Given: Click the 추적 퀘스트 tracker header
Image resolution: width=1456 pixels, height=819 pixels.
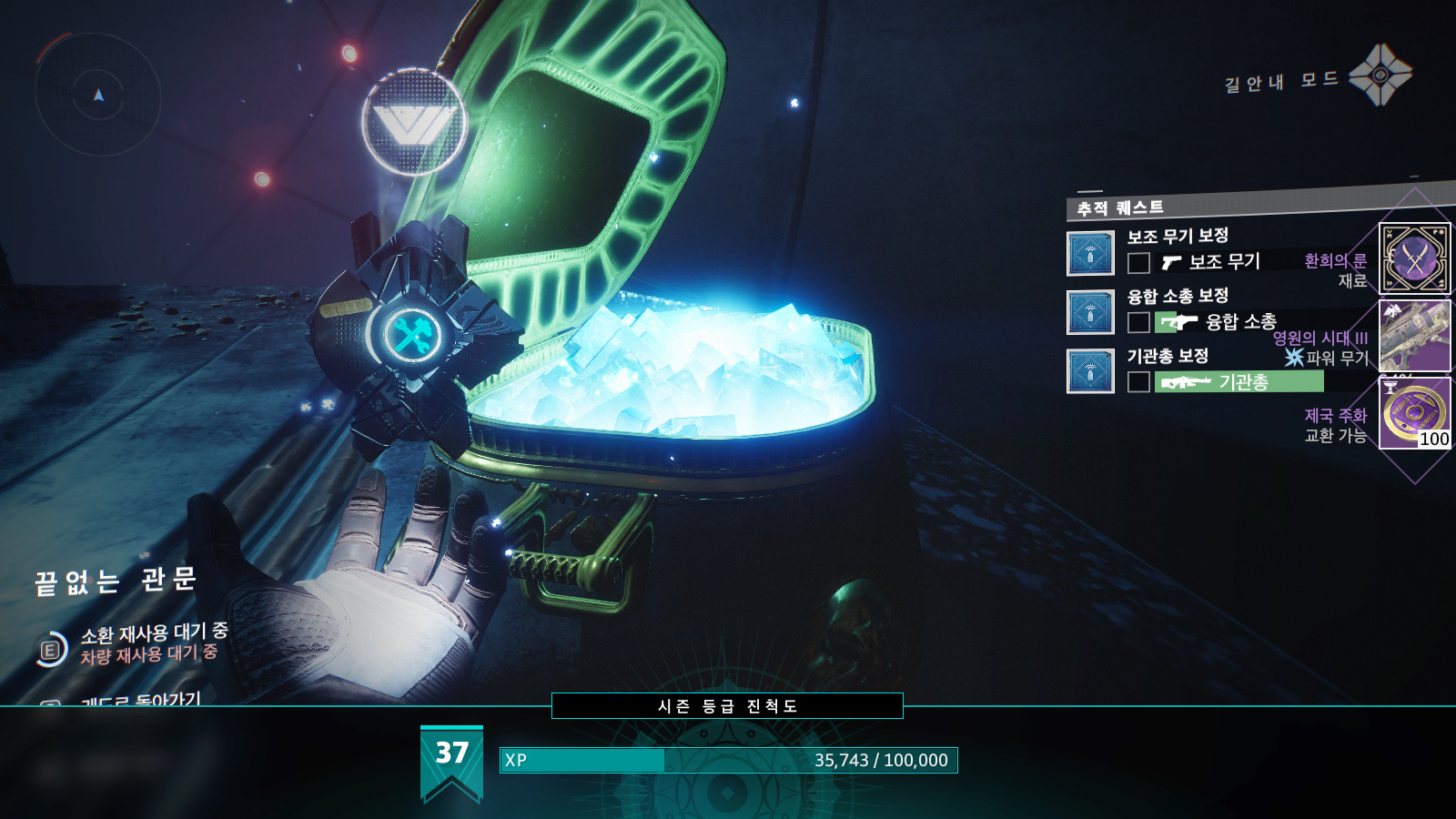Looking at the screenshot, I should (x=1121, y=208).
